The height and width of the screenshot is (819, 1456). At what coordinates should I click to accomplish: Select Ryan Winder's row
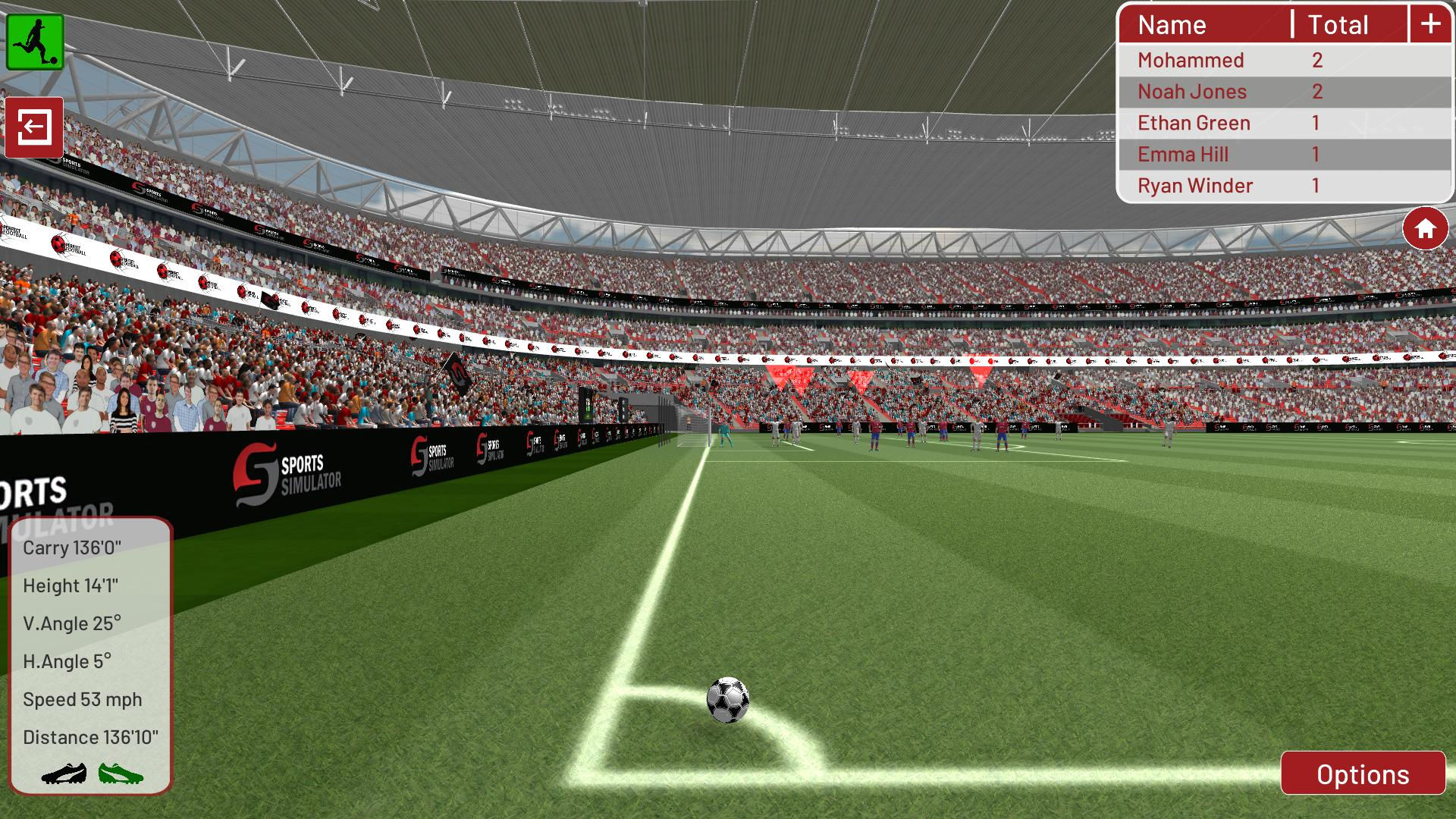(1197, 185)
